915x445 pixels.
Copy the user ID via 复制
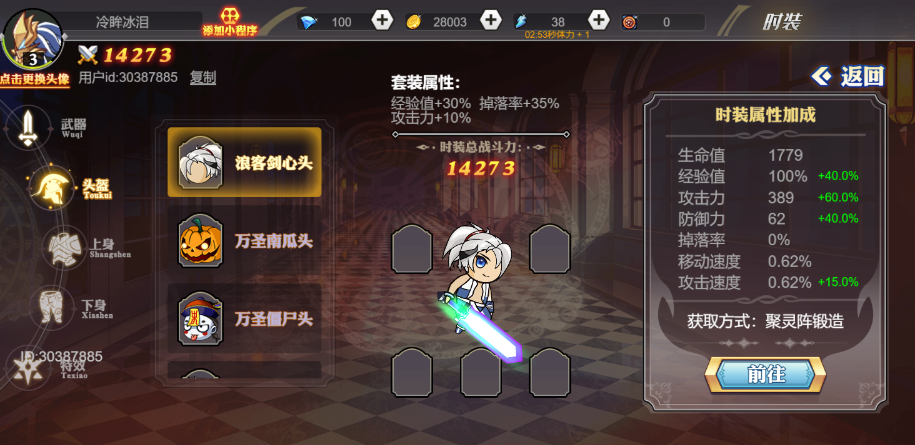click(203, 77)
